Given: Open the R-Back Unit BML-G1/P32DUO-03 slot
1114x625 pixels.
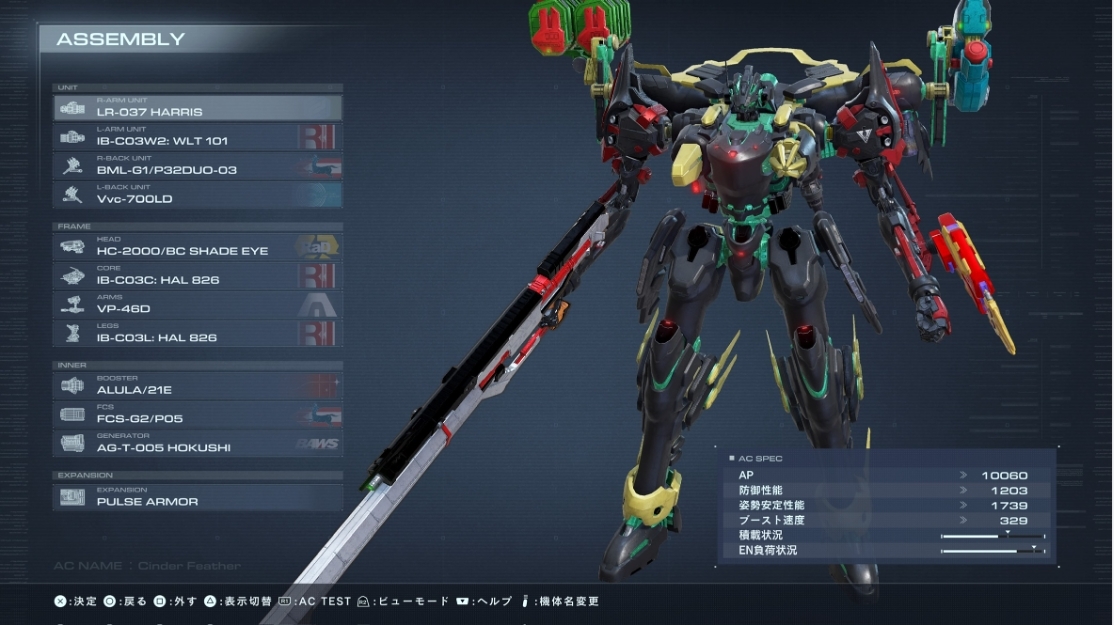Looking at the screenshot, I should (x=198, y=166).
